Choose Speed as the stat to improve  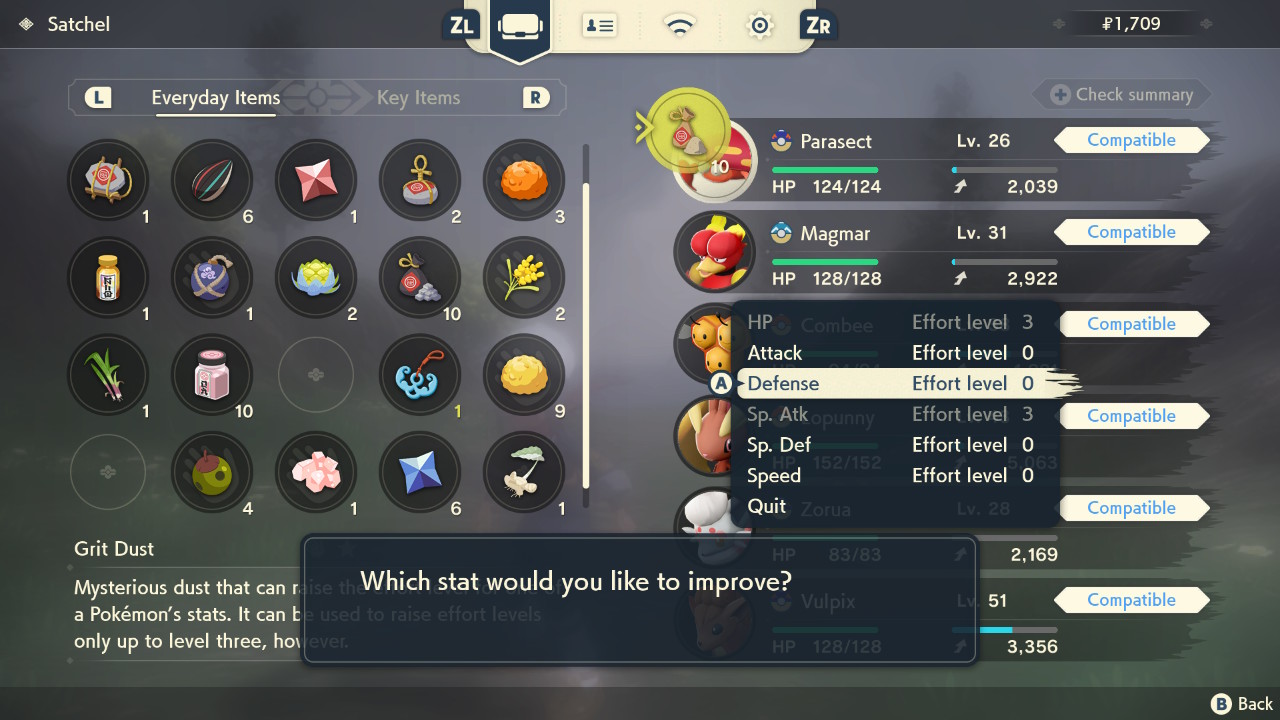tap(890, 476)
